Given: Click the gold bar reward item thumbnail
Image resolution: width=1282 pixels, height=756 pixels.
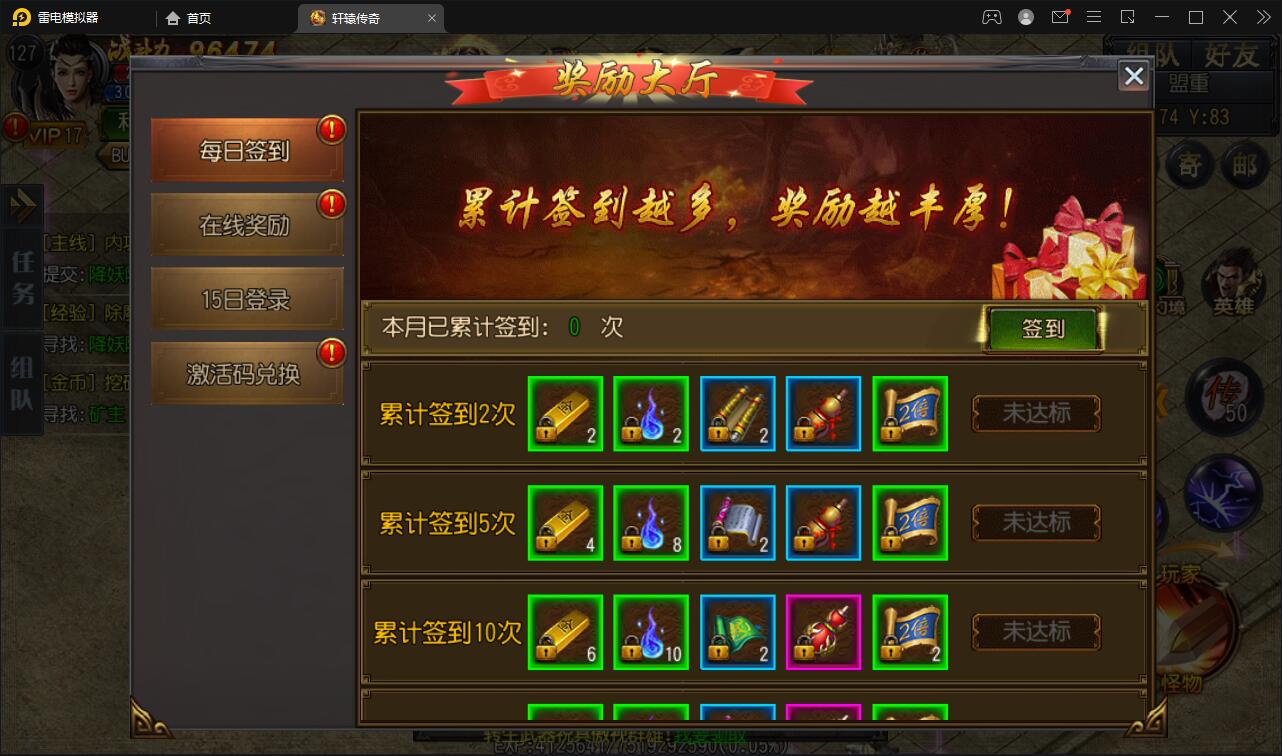Looking at the screenshot, I should (x=565, y=413).
